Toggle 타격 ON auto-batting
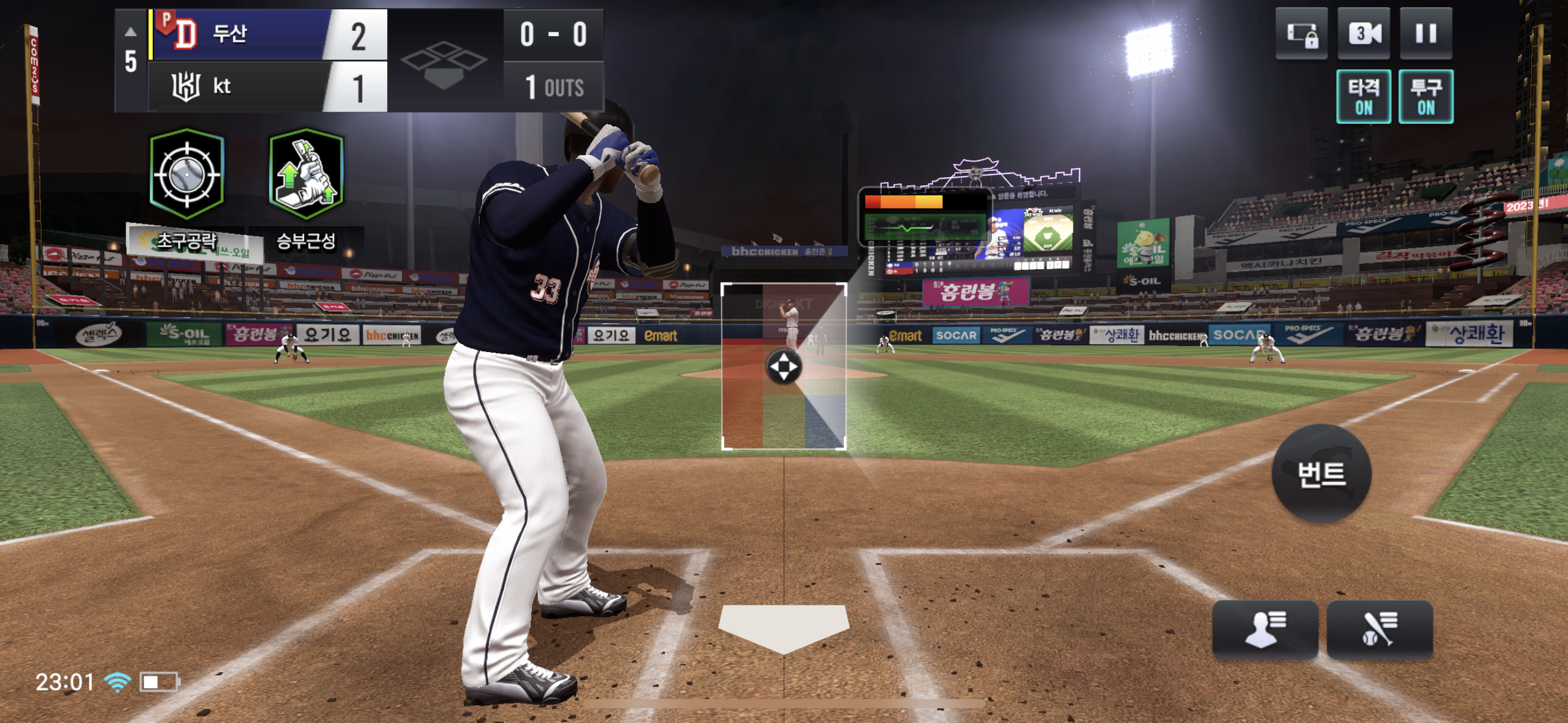 (x=1363, y=97)
